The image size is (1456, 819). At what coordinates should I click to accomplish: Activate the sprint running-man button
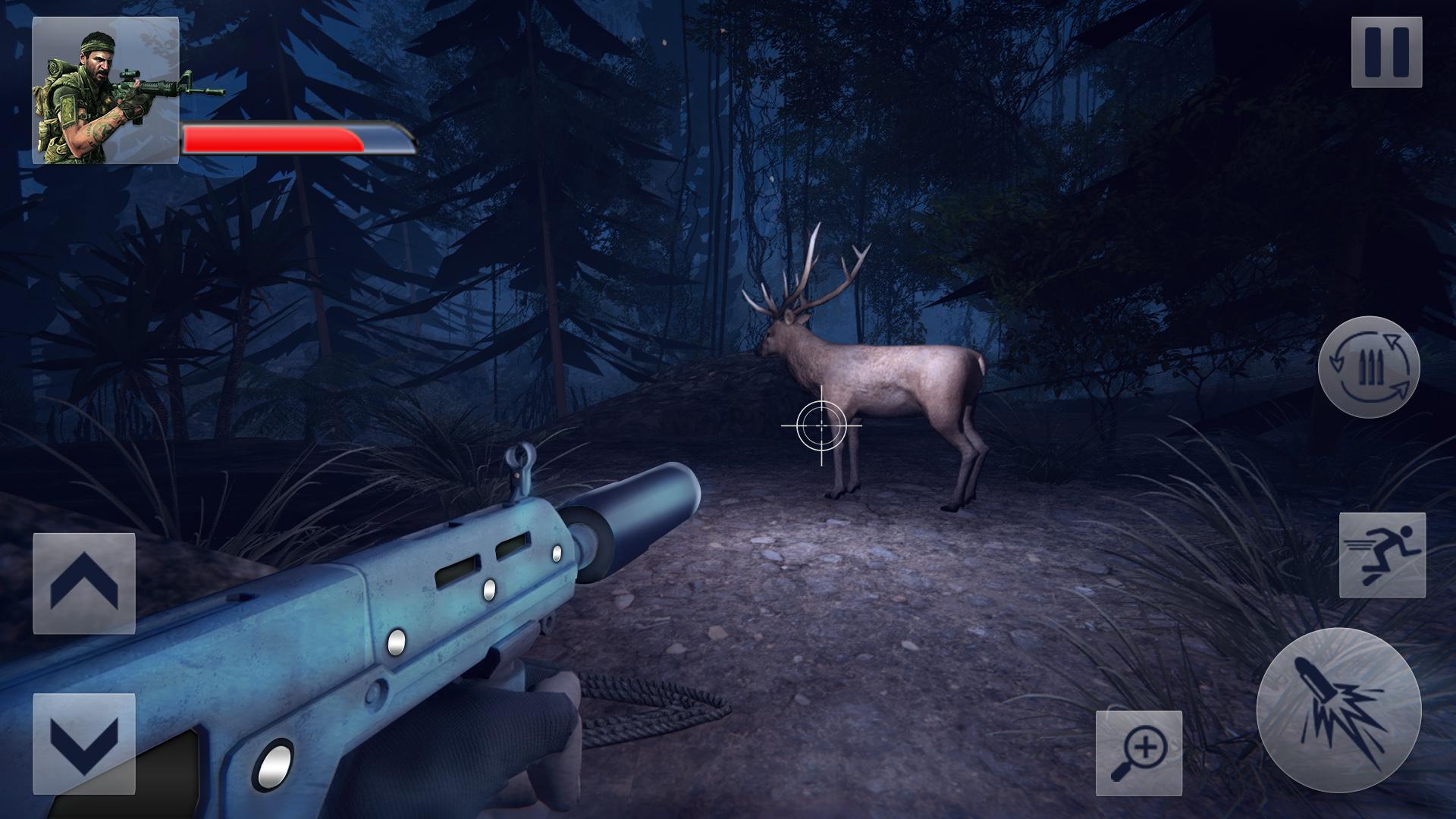tap(1382, 555)
